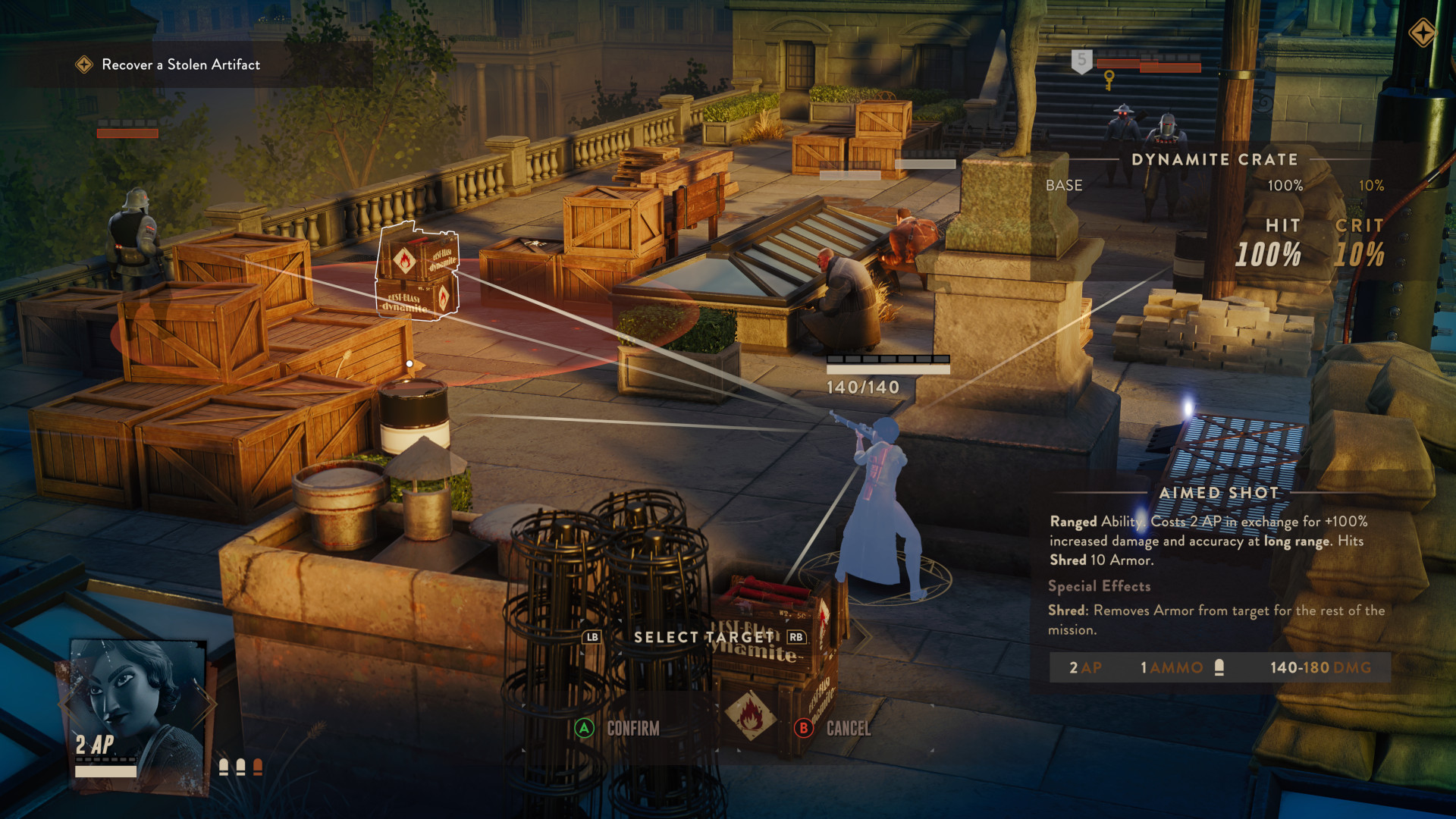Target the white-outlined dynamite crate
1456x819 pixels.
tap(417, 273)
